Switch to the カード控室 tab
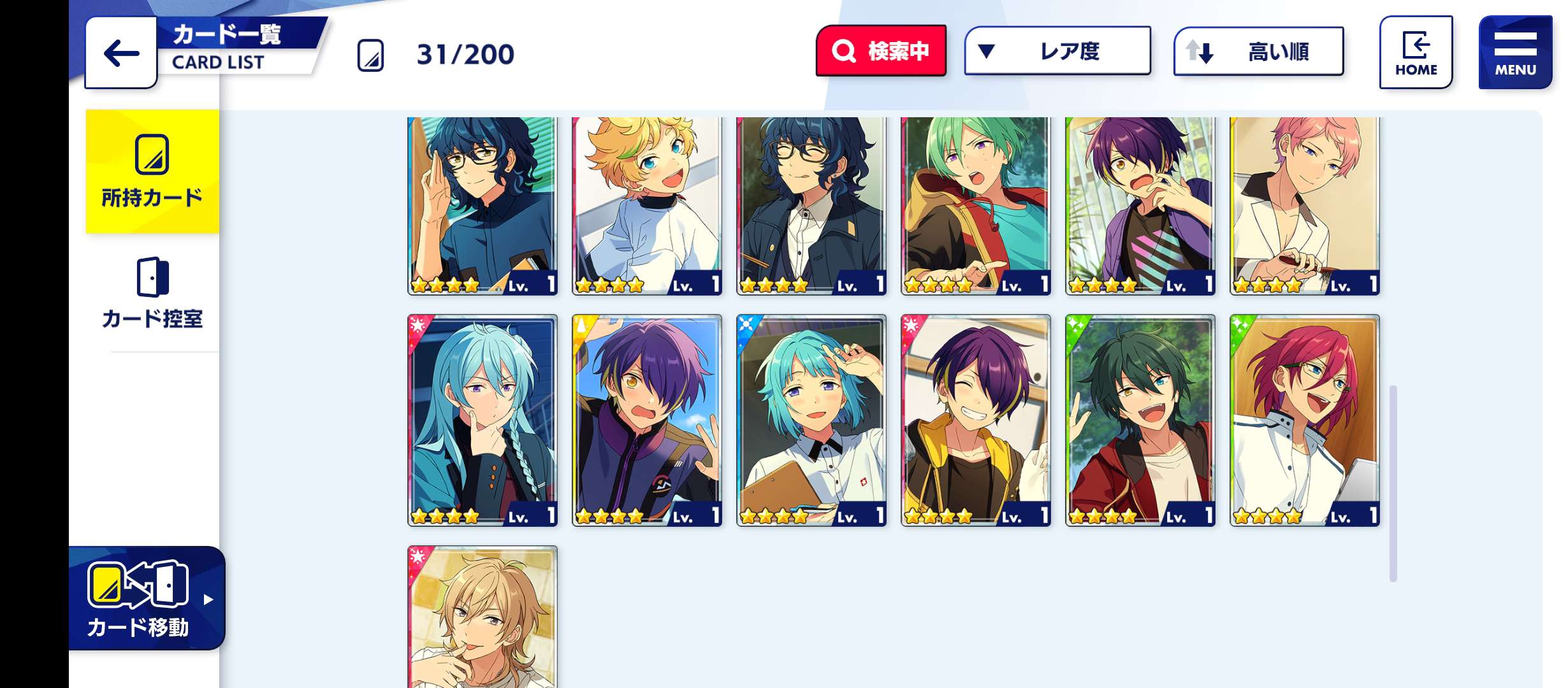This screenshot has height=688, width=1568. (152, 293)
